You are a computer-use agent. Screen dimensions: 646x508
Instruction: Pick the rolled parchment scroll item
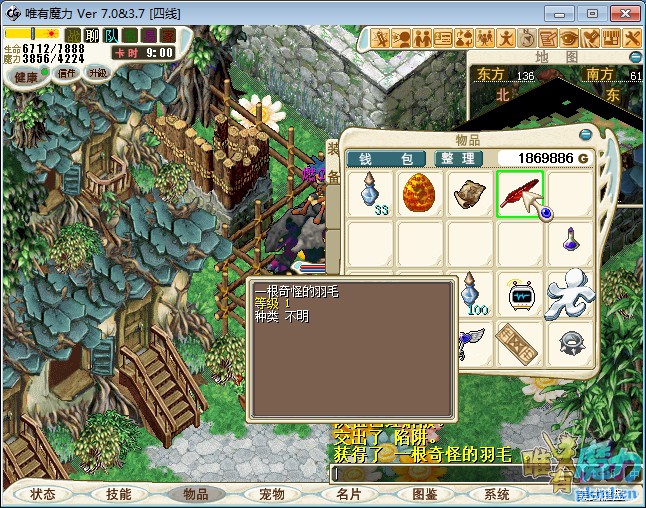pos(469,193)
